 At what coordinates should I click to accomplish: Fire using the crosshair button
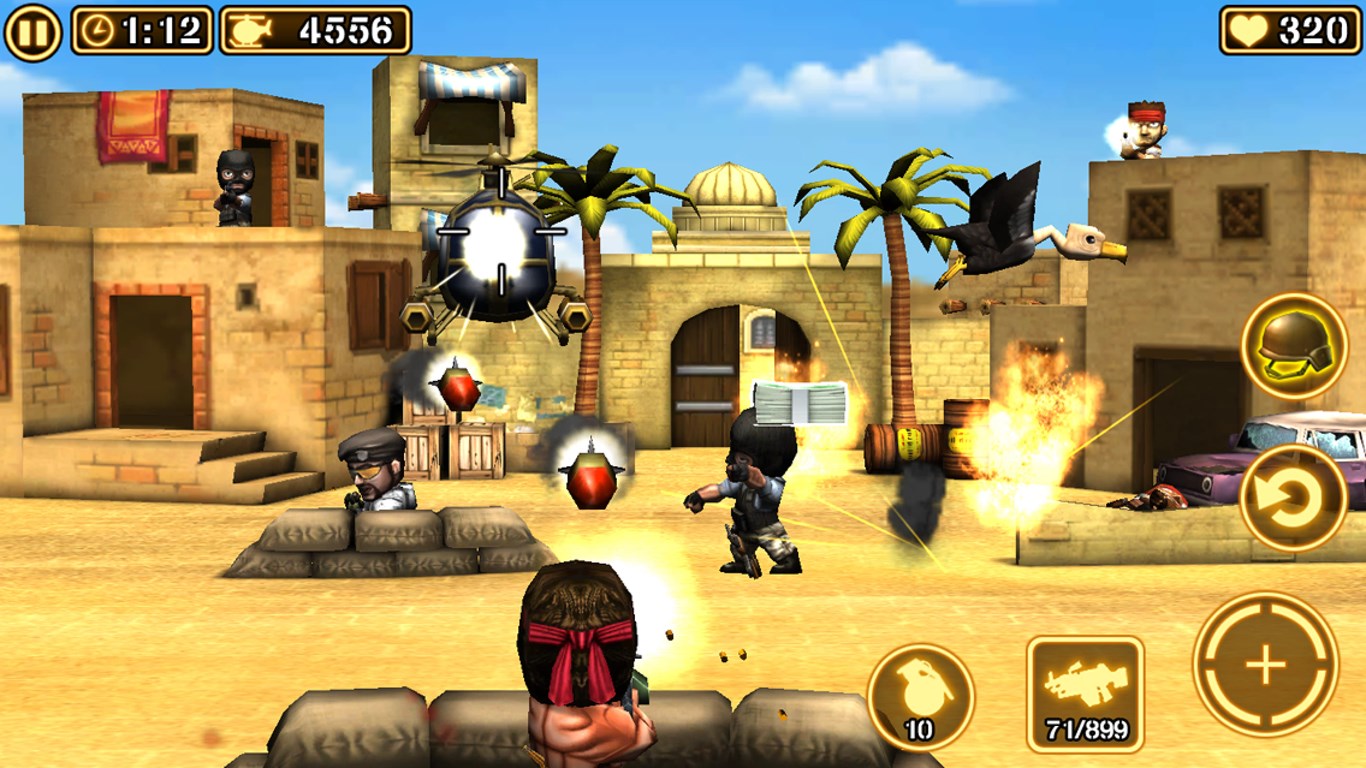(1265, 665)
